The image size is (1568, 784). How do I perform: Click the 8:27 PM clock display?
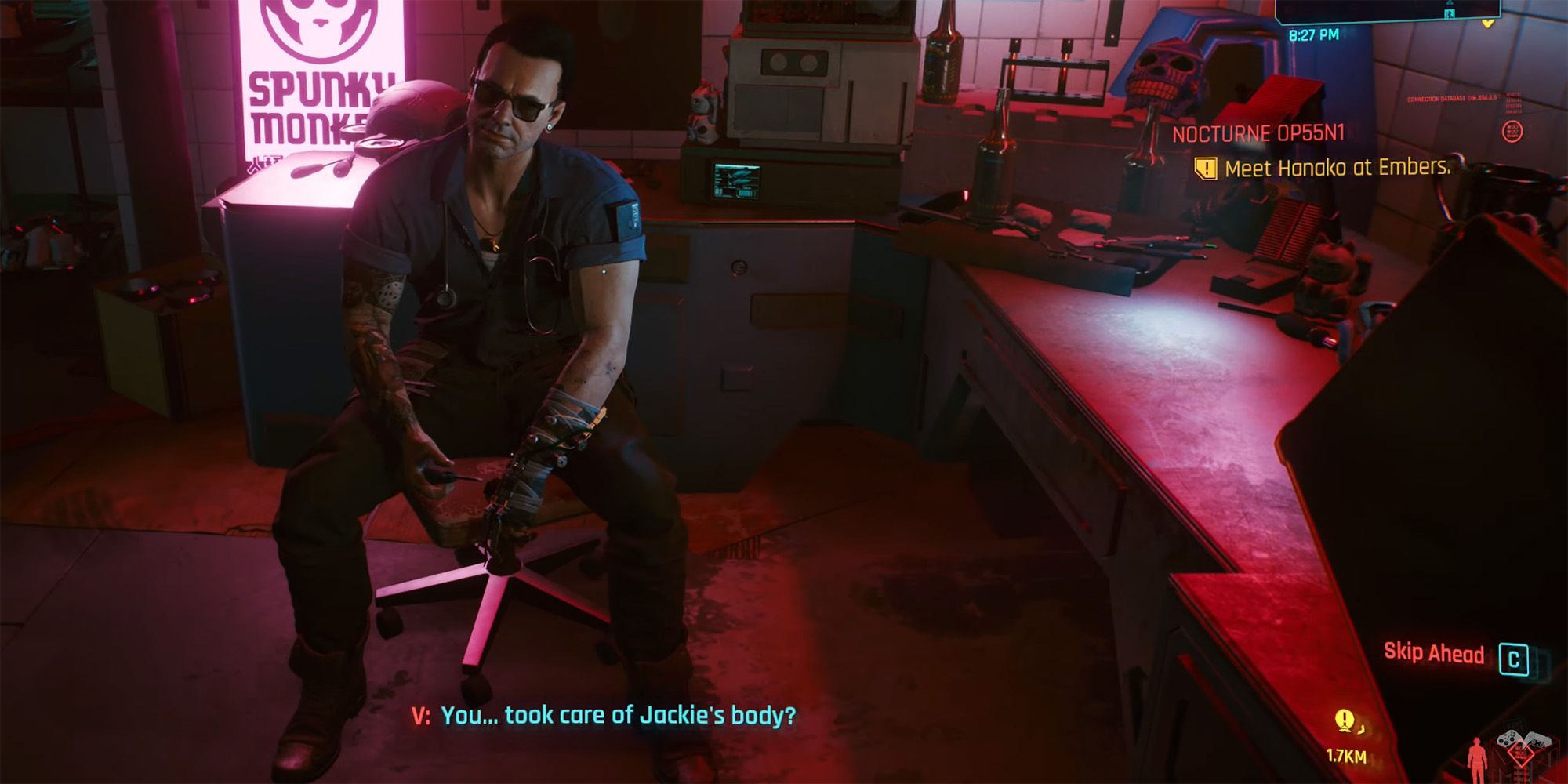tap(1314, 35)
